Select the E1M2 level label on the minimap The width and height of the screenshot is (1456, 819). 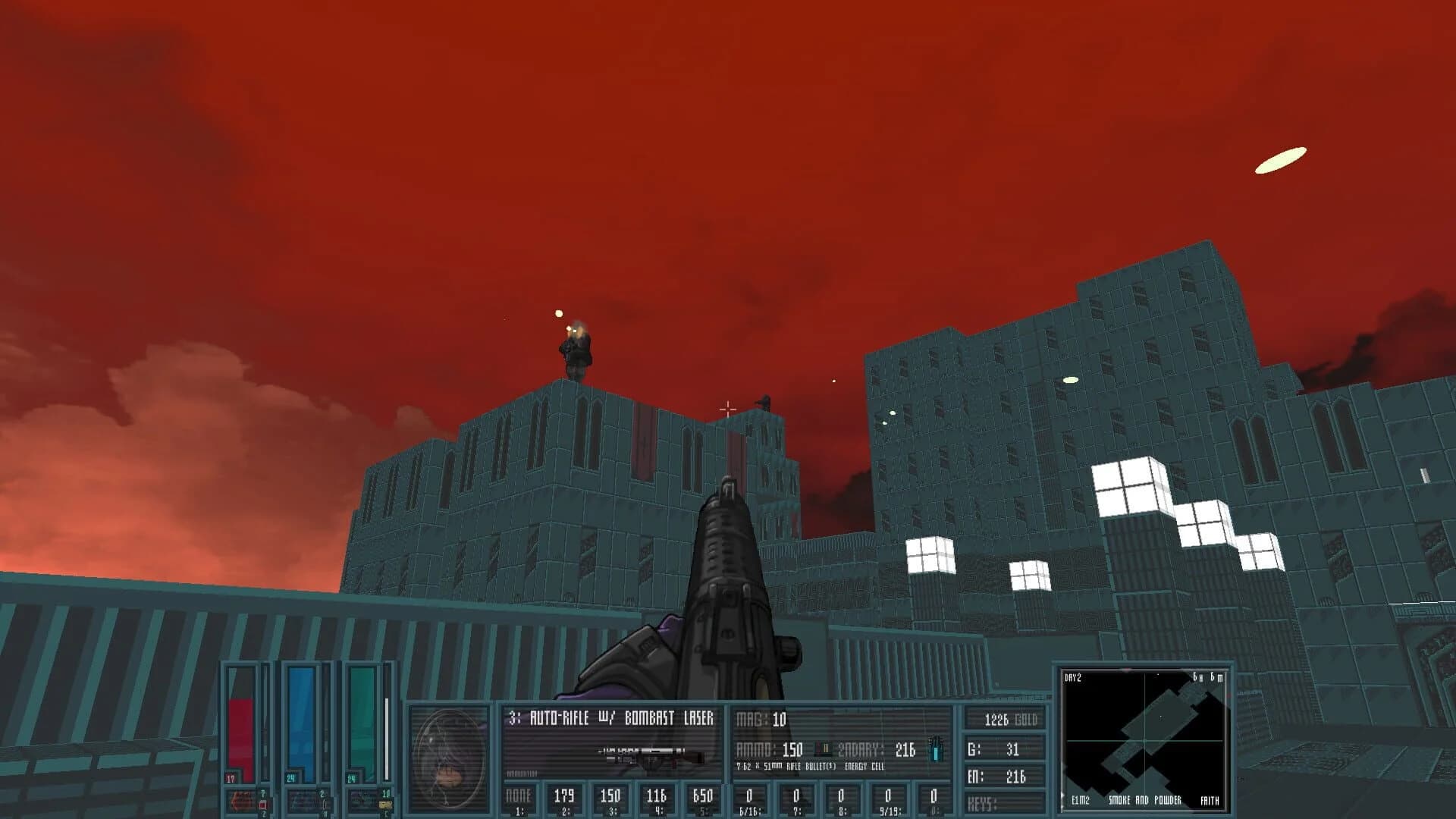tap(1081, 801)
